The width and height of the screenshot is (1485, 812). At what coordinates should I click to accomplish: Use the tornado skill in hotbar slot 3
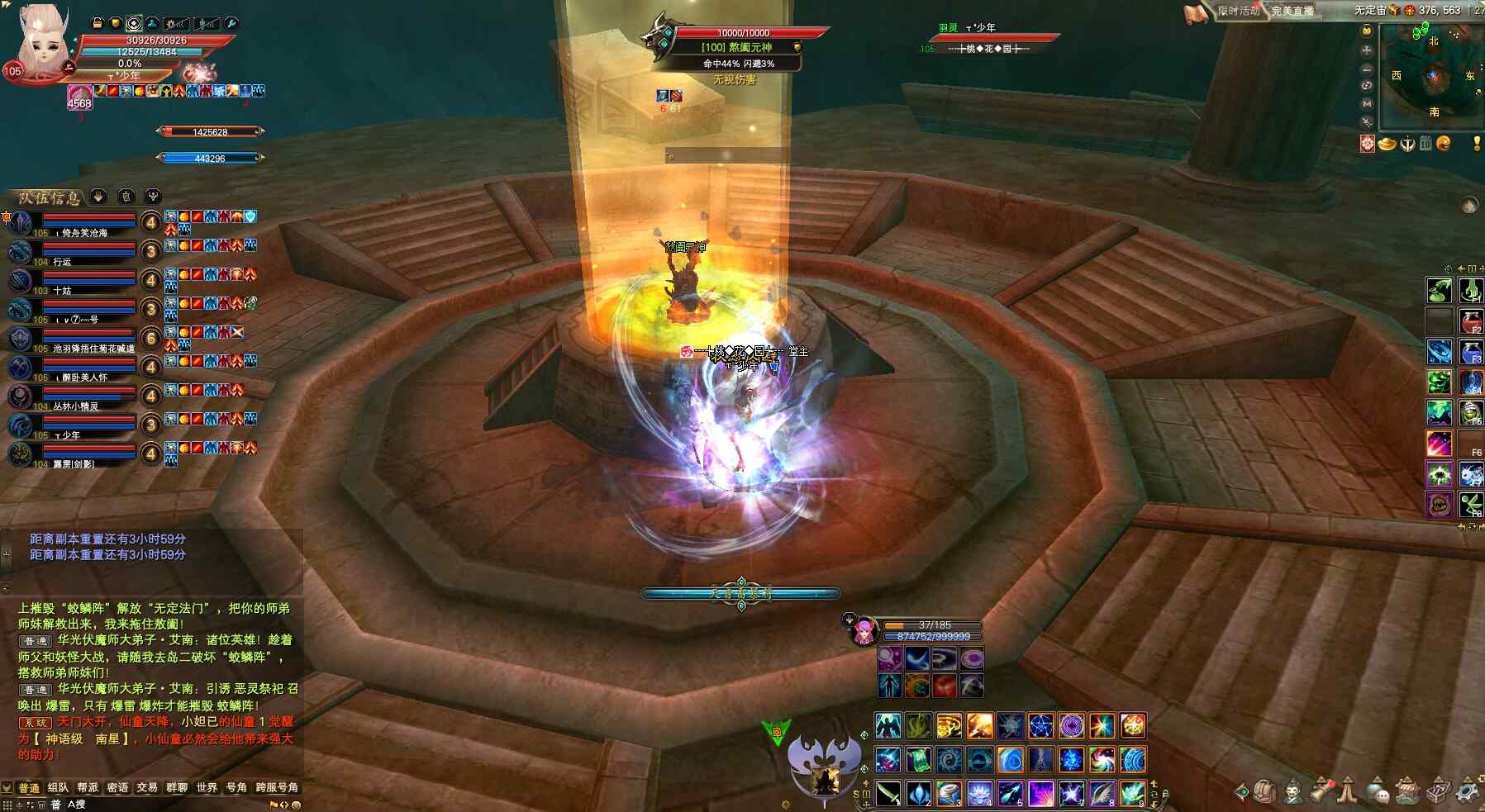click(x=949, y=793)
